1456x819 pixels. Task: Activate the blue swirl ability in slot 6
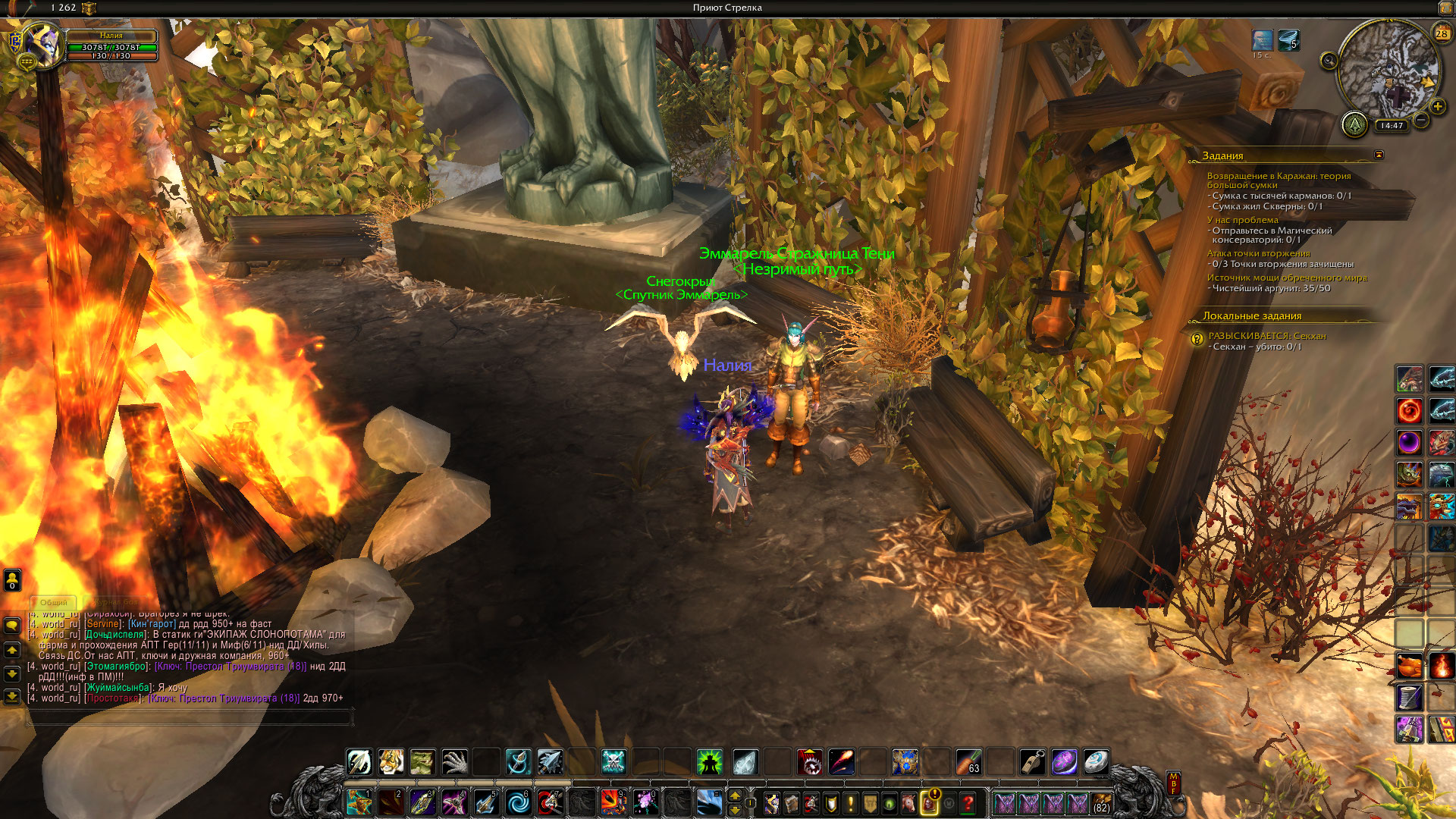(x=519, y=802)
